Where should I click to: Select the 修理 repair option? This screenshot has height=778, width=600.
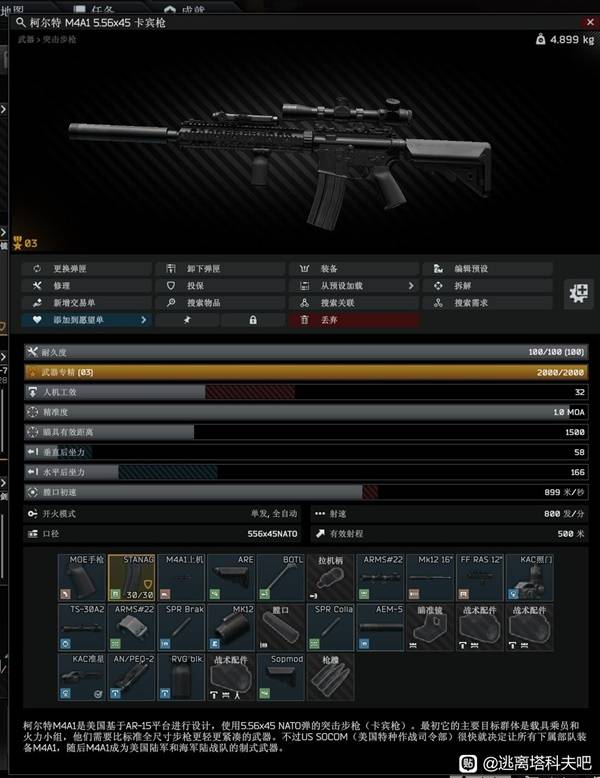87,286
